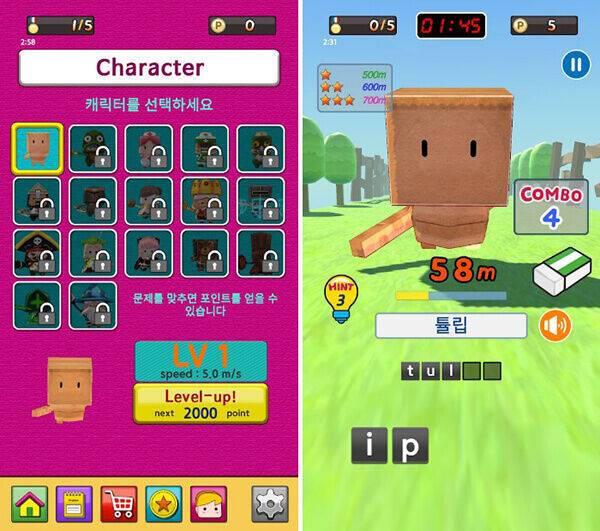Tap the Level-up! button
Image resolution: width=600 pixels, height=531 pixels.
click(x=200, y=403)
